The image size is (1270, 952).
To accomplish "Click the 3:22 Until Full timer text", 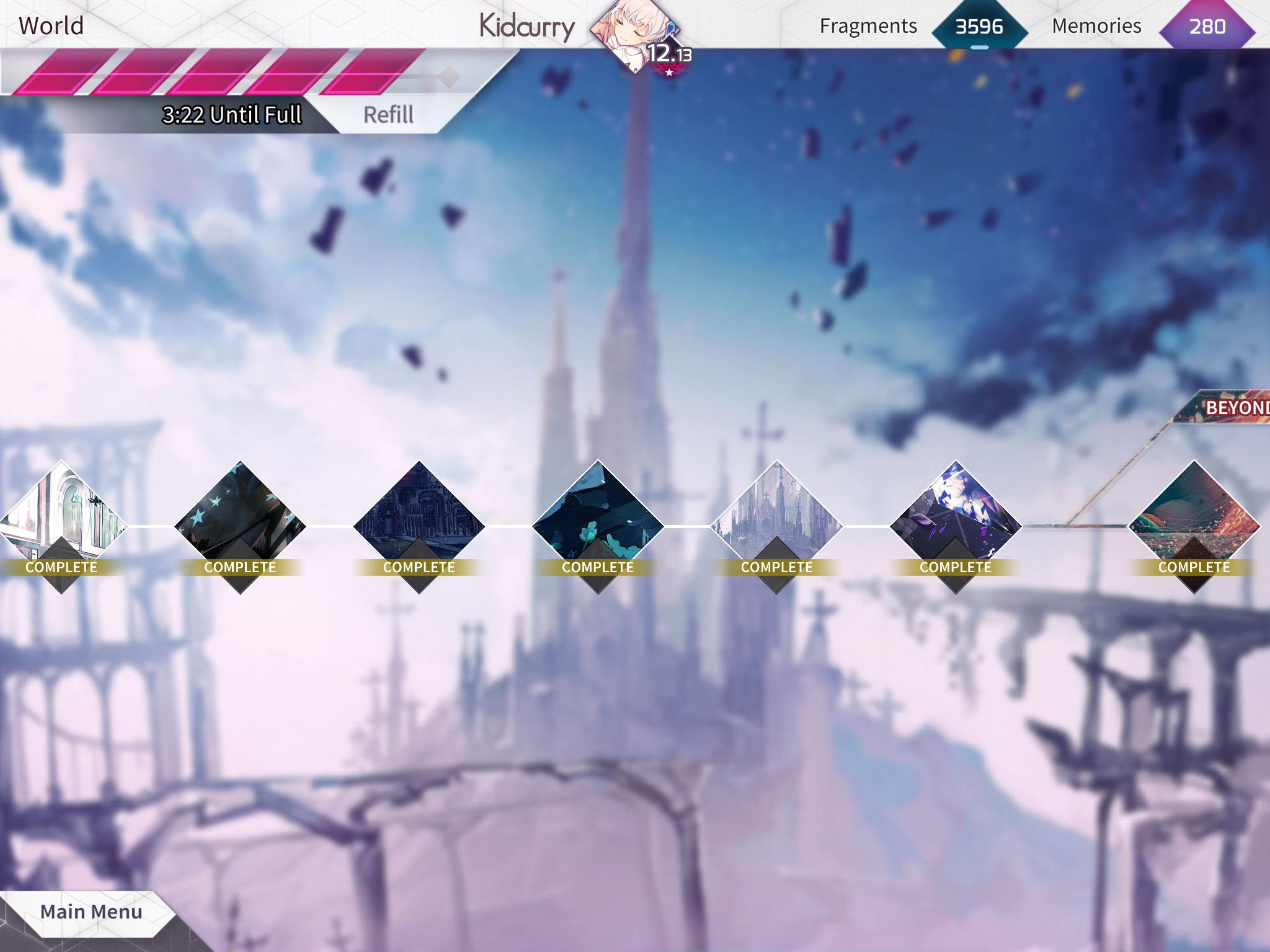I will [232, 115].
